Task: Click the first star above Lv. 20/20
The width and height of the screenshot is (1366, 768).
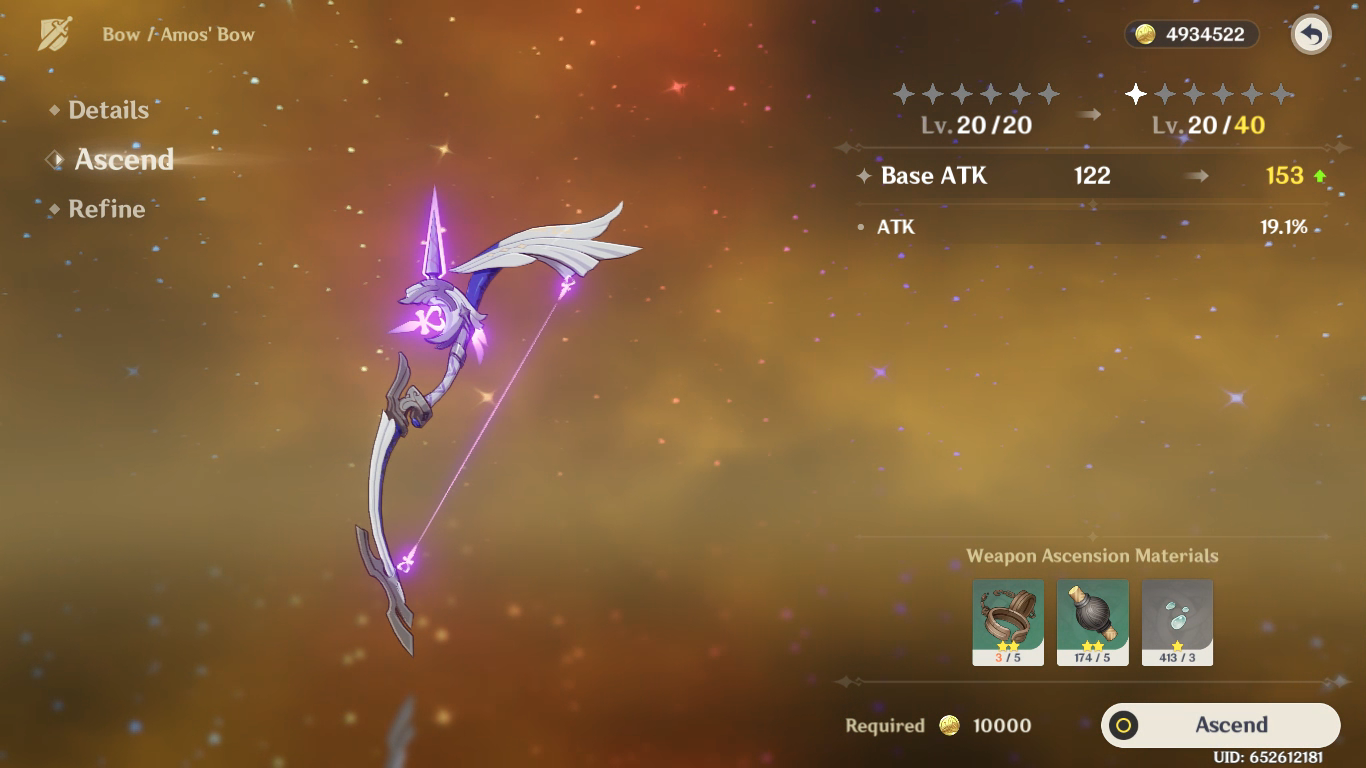Action: (x=906, y=95)
